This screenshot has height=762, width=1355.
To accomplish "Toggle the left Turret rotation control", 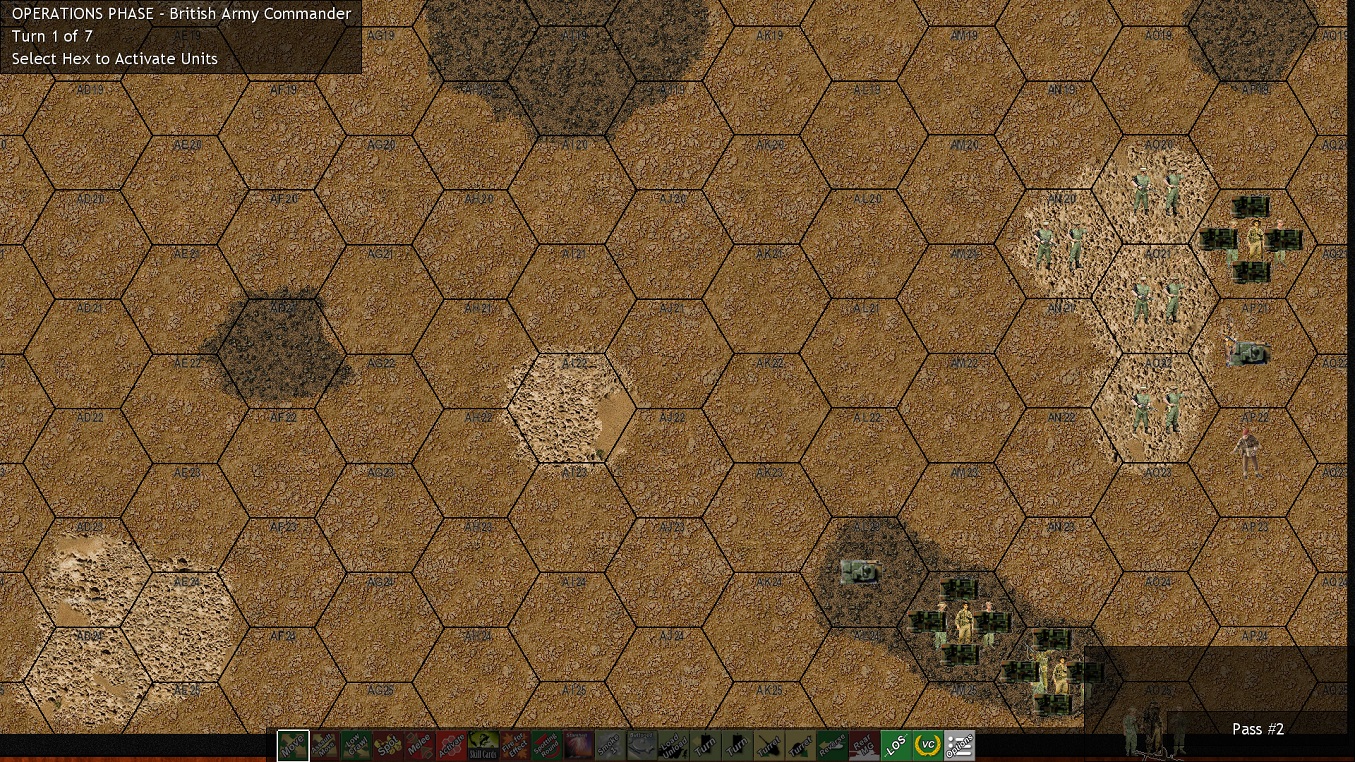I will pos(769,745).
